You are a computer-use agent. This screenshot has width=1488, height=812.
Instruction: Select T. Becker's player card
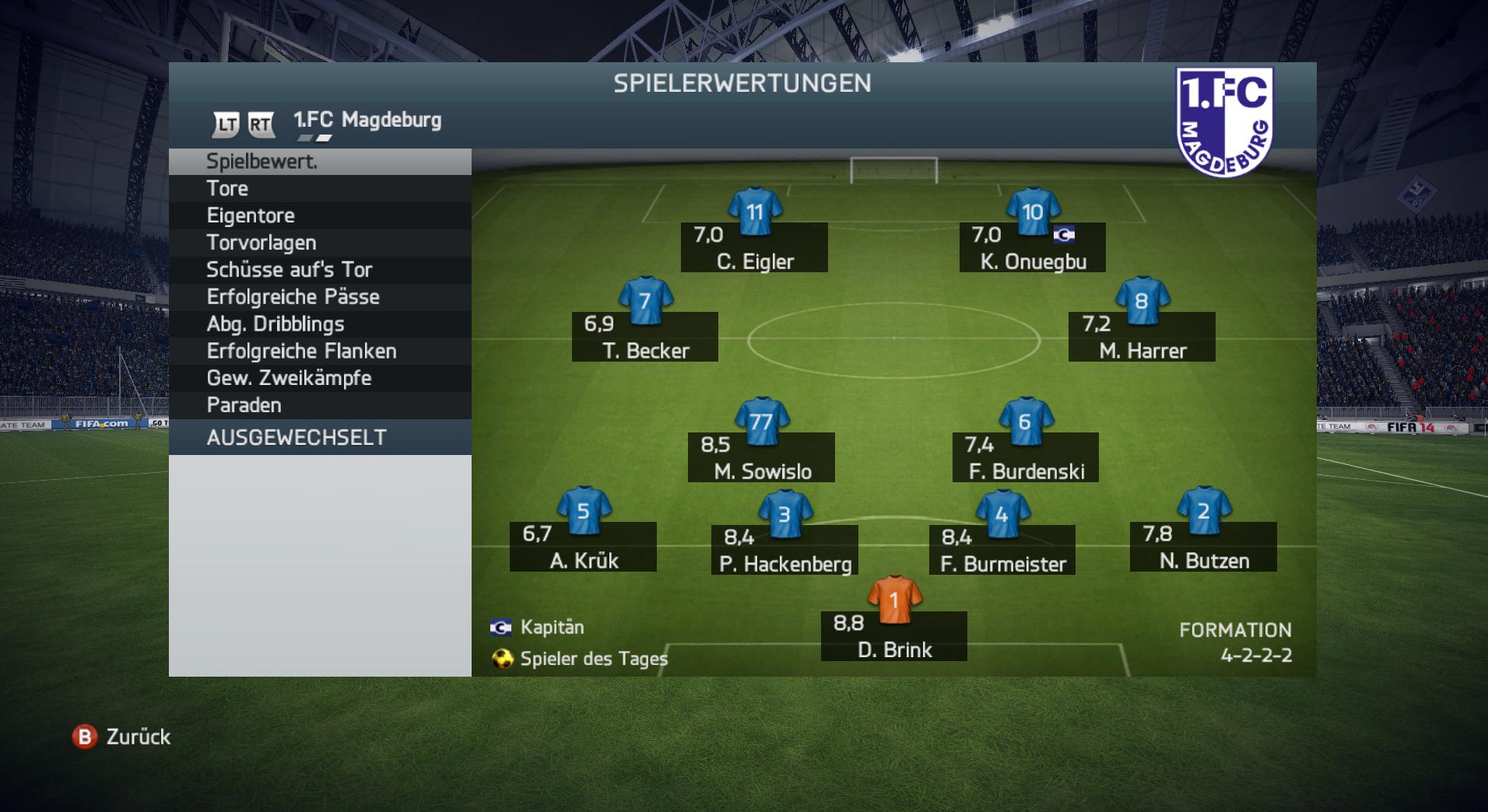click(x=645, y=336)
